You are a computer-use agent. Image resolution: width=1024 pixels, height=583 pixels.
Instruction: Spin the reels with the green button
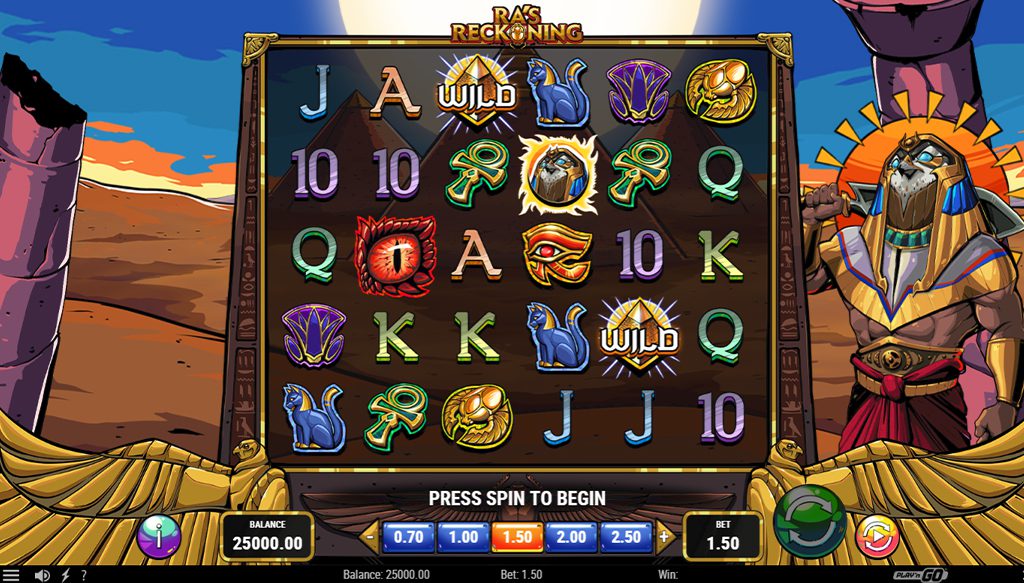tap(809, 522)
